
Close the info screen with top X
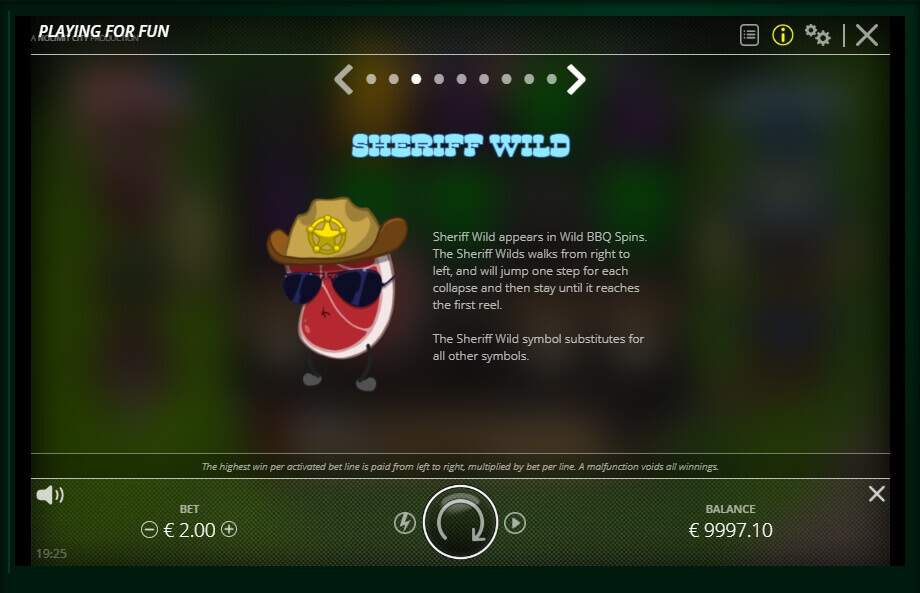tap(867, 35)
